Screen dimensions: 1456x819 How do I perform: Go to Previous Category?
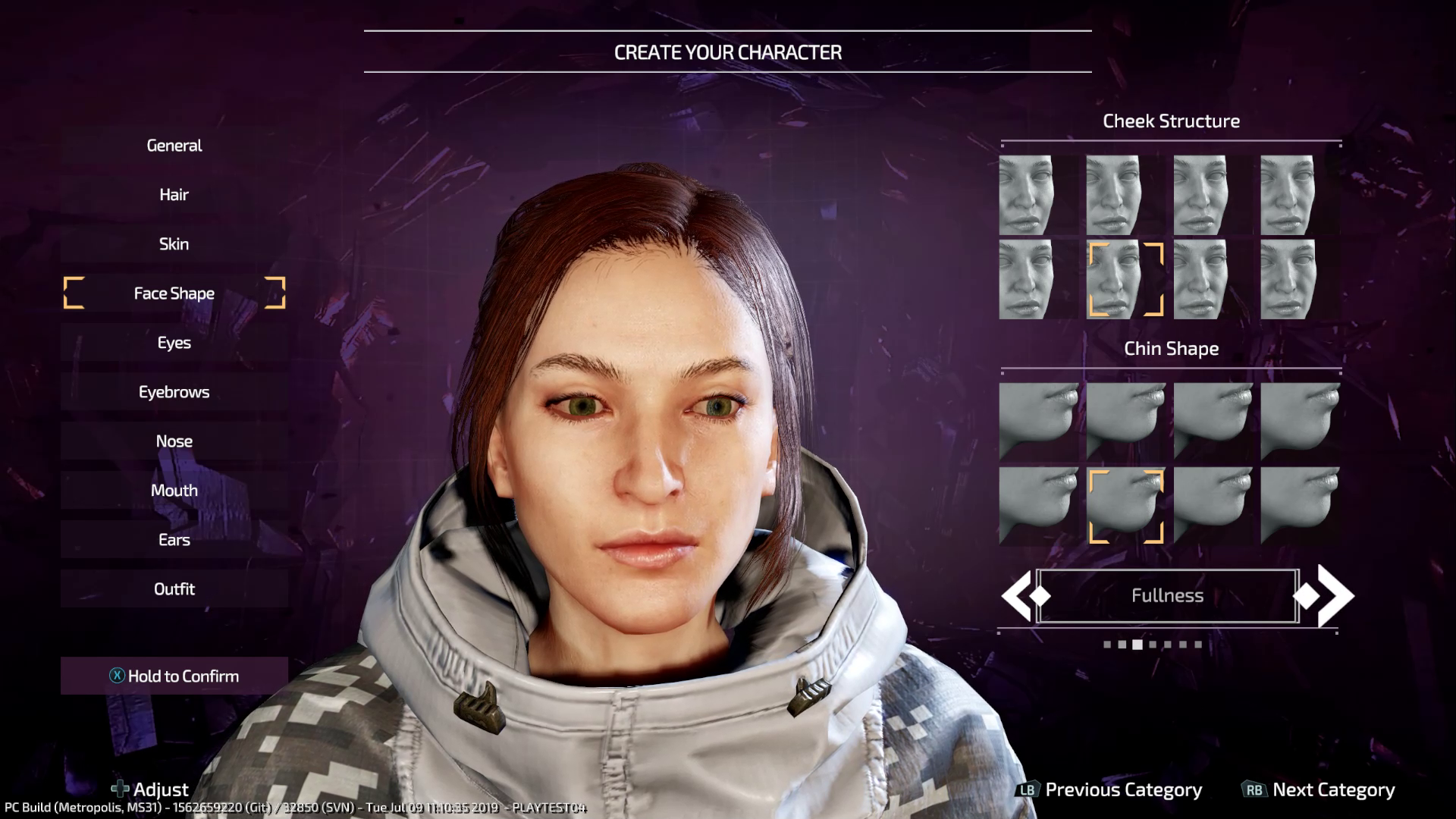(1109, 790)
